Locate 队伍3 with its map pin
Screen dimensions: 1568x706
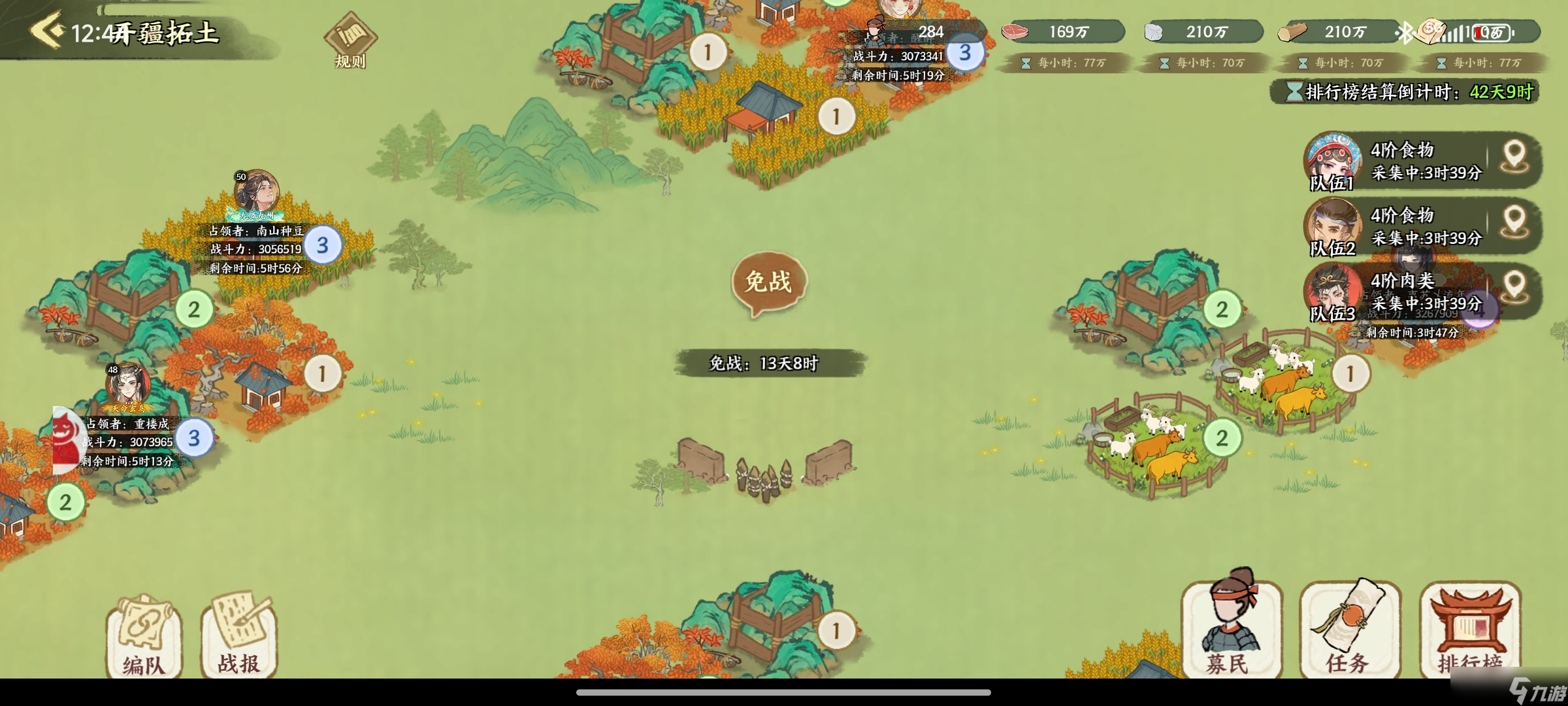click(1514, 289)
